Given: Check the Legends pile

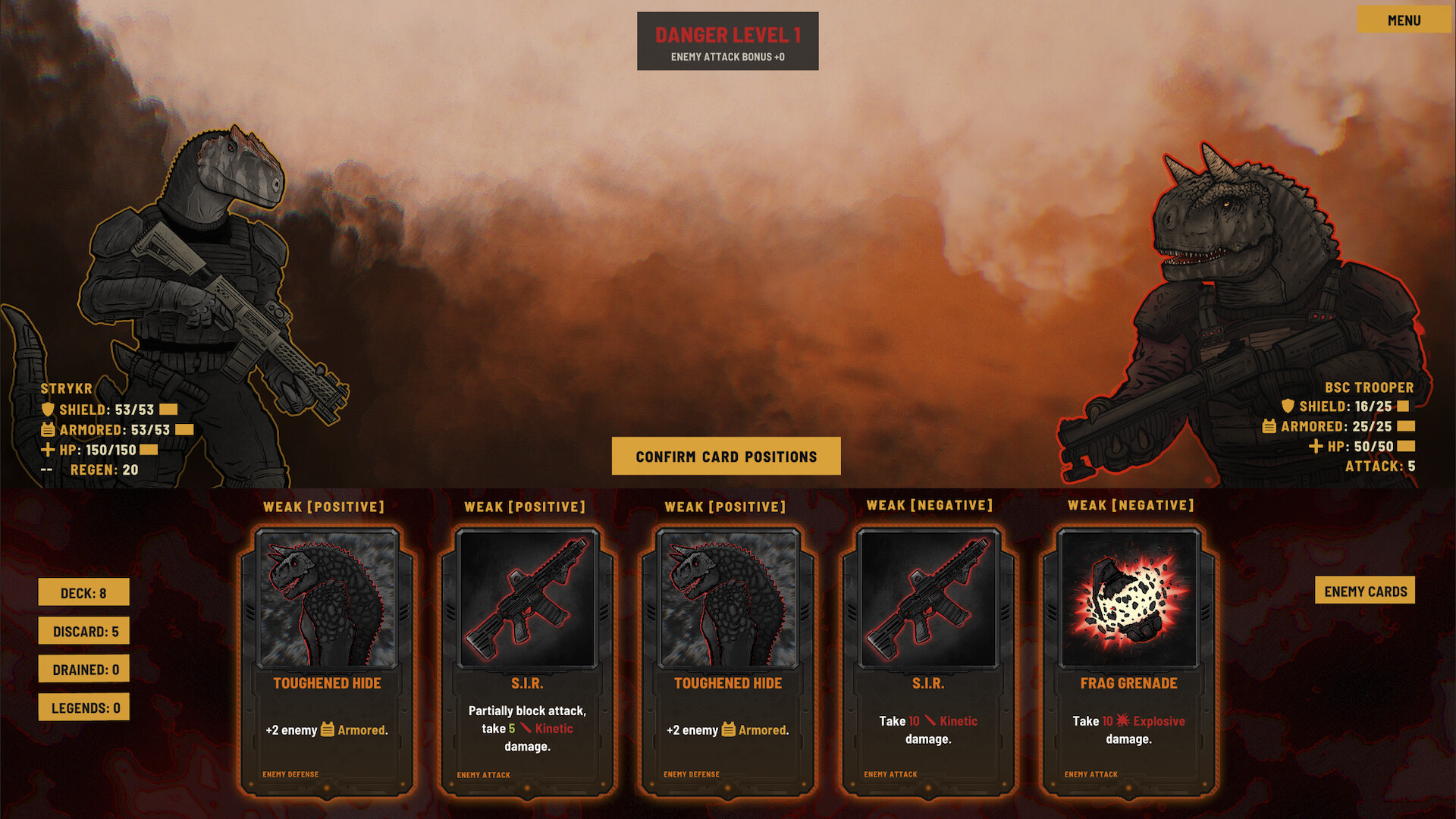Looking at the screenshot, I should [x=83, y=708].
